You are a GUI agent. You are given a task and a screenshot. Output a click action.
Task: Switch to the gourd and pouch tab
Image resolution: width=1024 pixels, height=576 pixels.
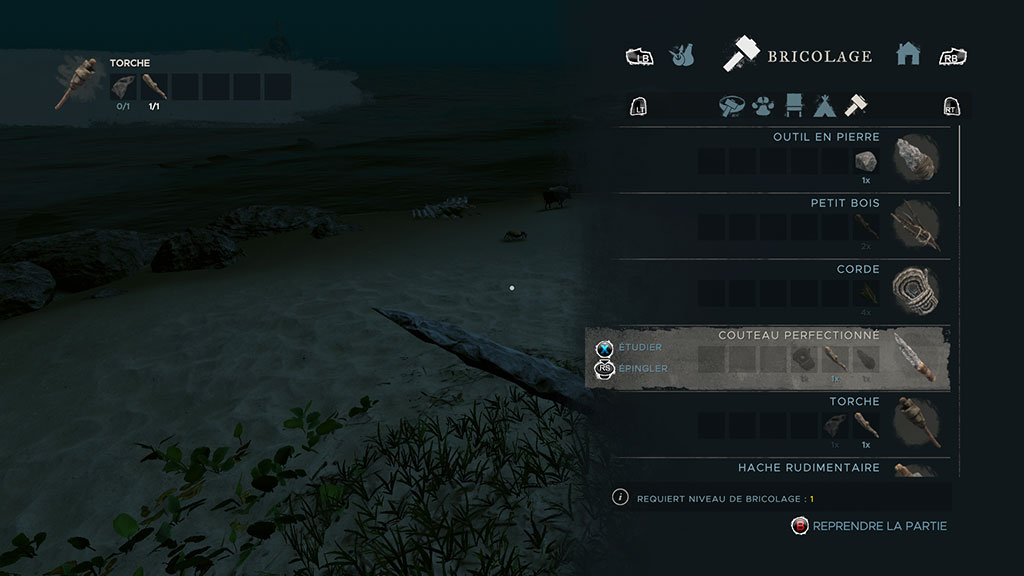point(682,55)
